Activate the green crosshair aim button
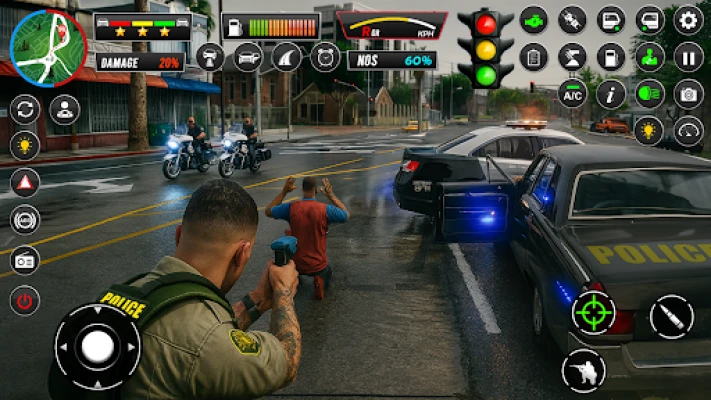This screenshot has height=400, width=711. click(x=593, y=313)
